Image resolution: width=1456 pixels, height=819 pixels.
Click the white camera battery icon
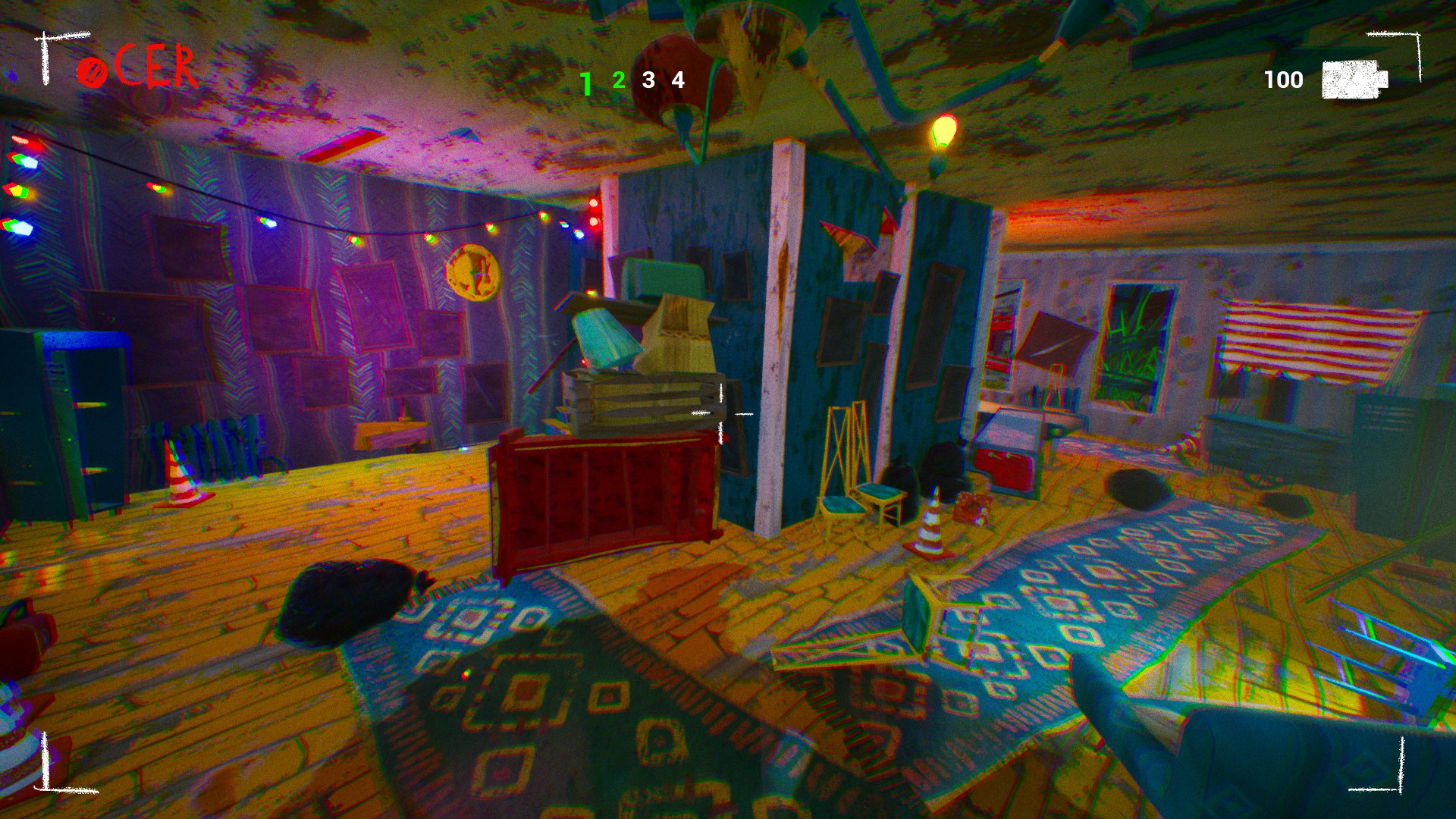pos(1353,78)
